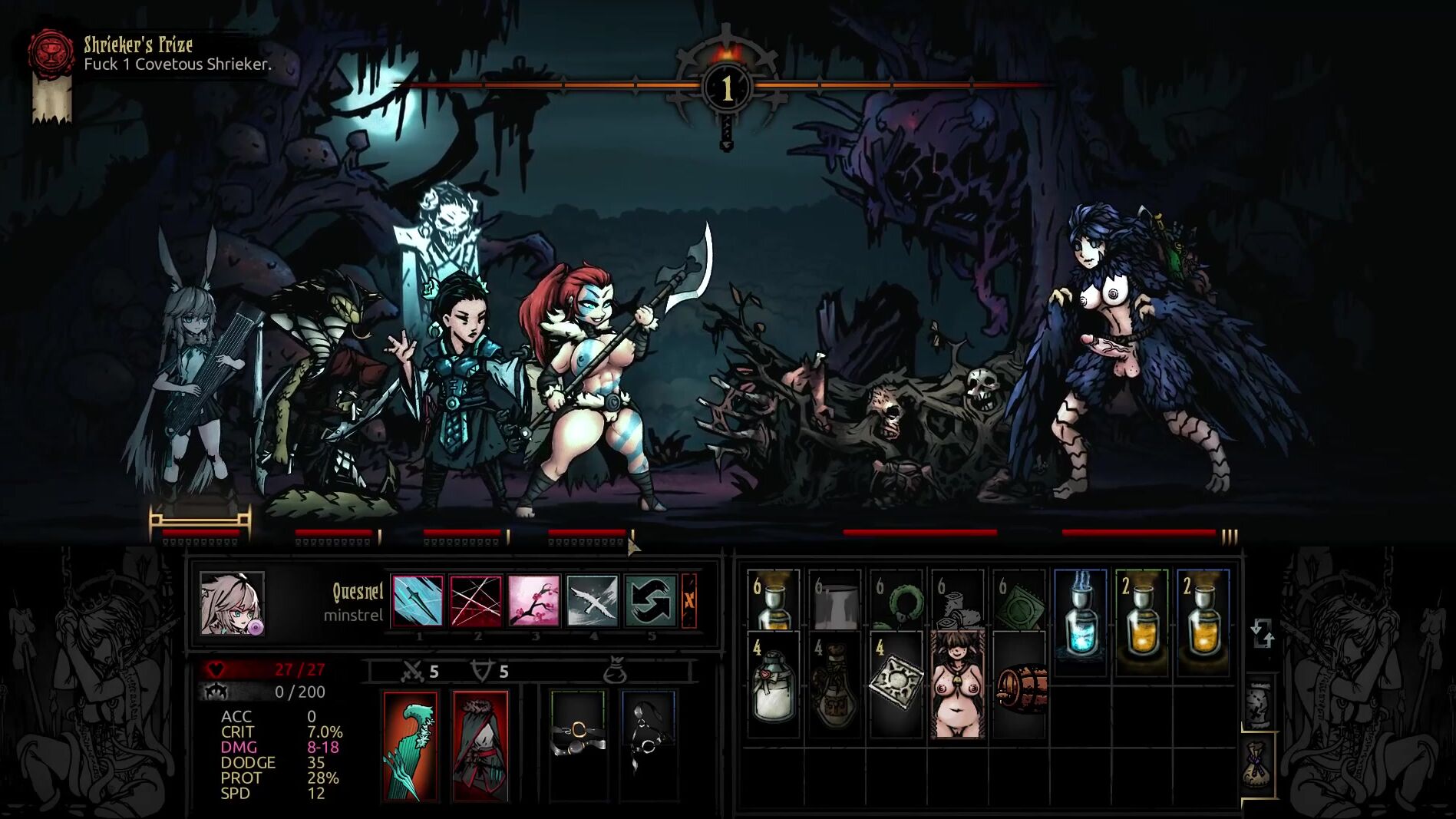
Task: Select the brown corked flask item
Action: [x=834, y=685]
